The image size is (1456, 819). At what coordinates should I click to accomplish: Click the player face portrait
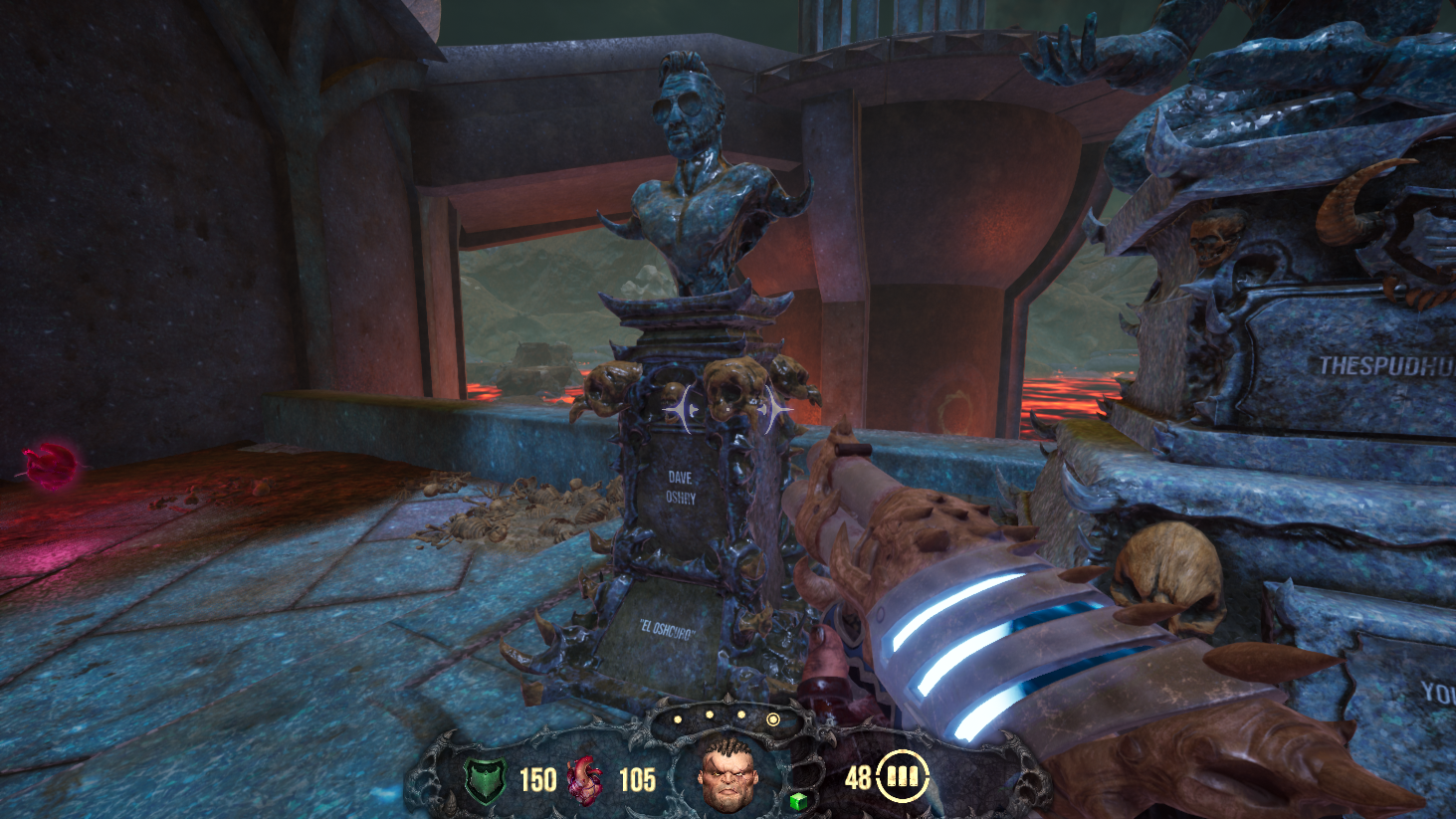point(728,775)
